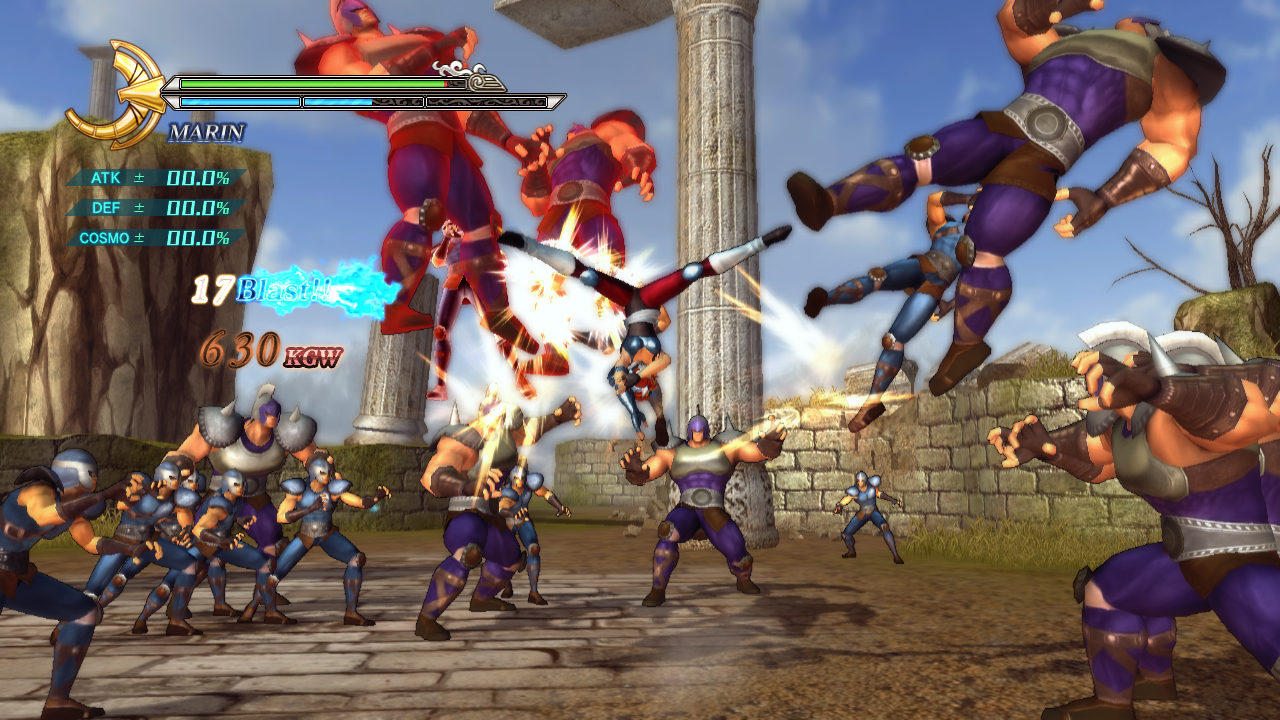Click the golden eagle character emblem
The width and height of the screenshot is (1280, 720).
pos(113,94)
